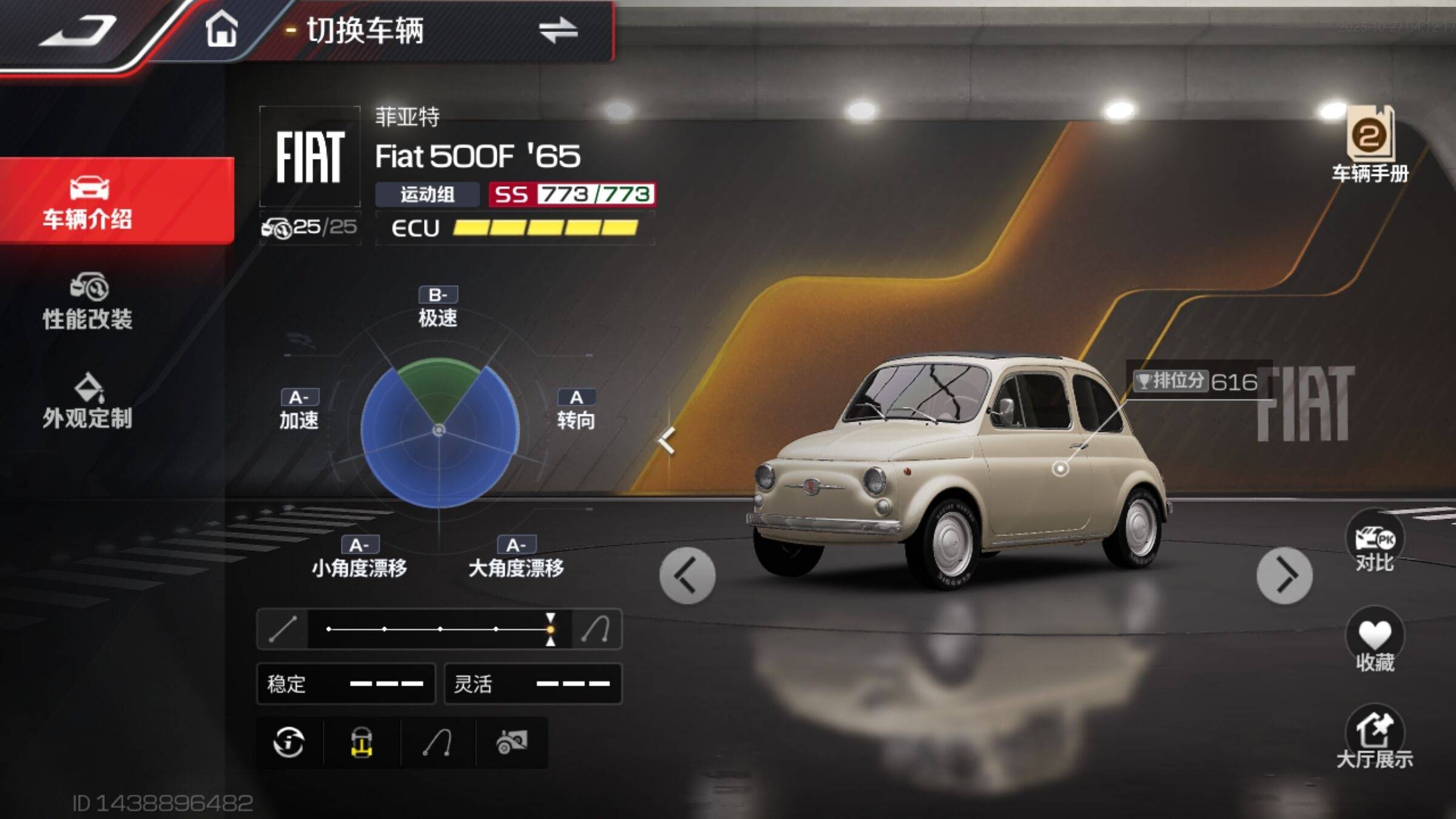This screenshot has width=1456, height=819.
Task: Open the home screen via house icon
Action: (221, 29)
